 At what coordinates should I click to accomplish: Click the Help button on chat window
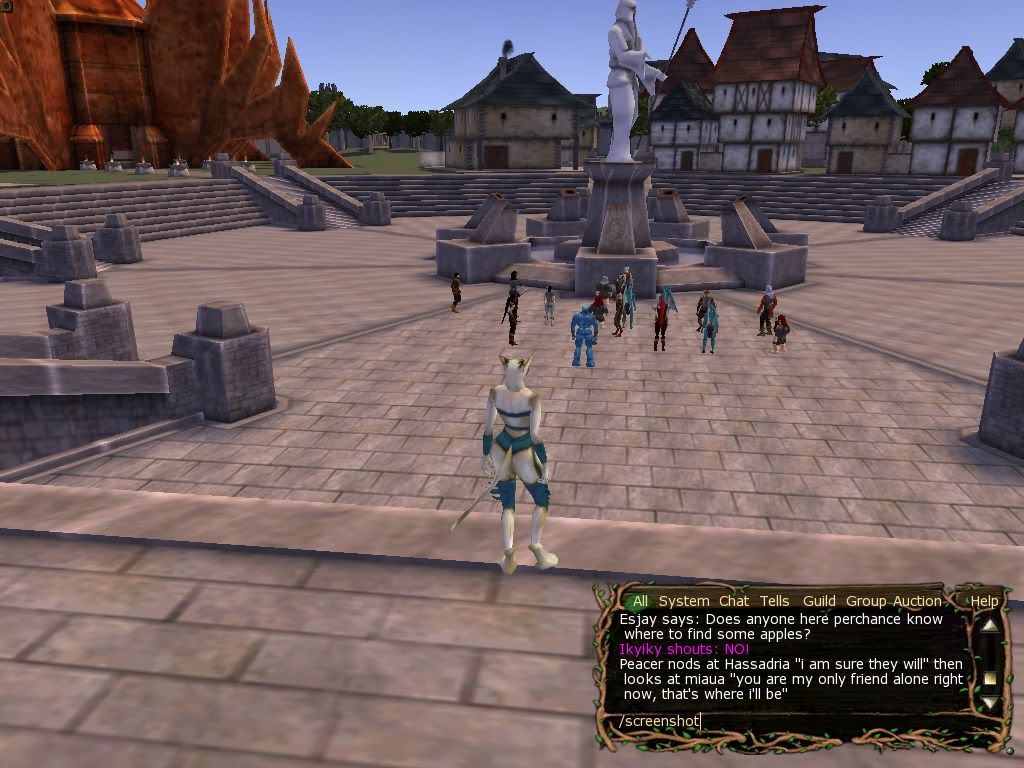point(984,601)
